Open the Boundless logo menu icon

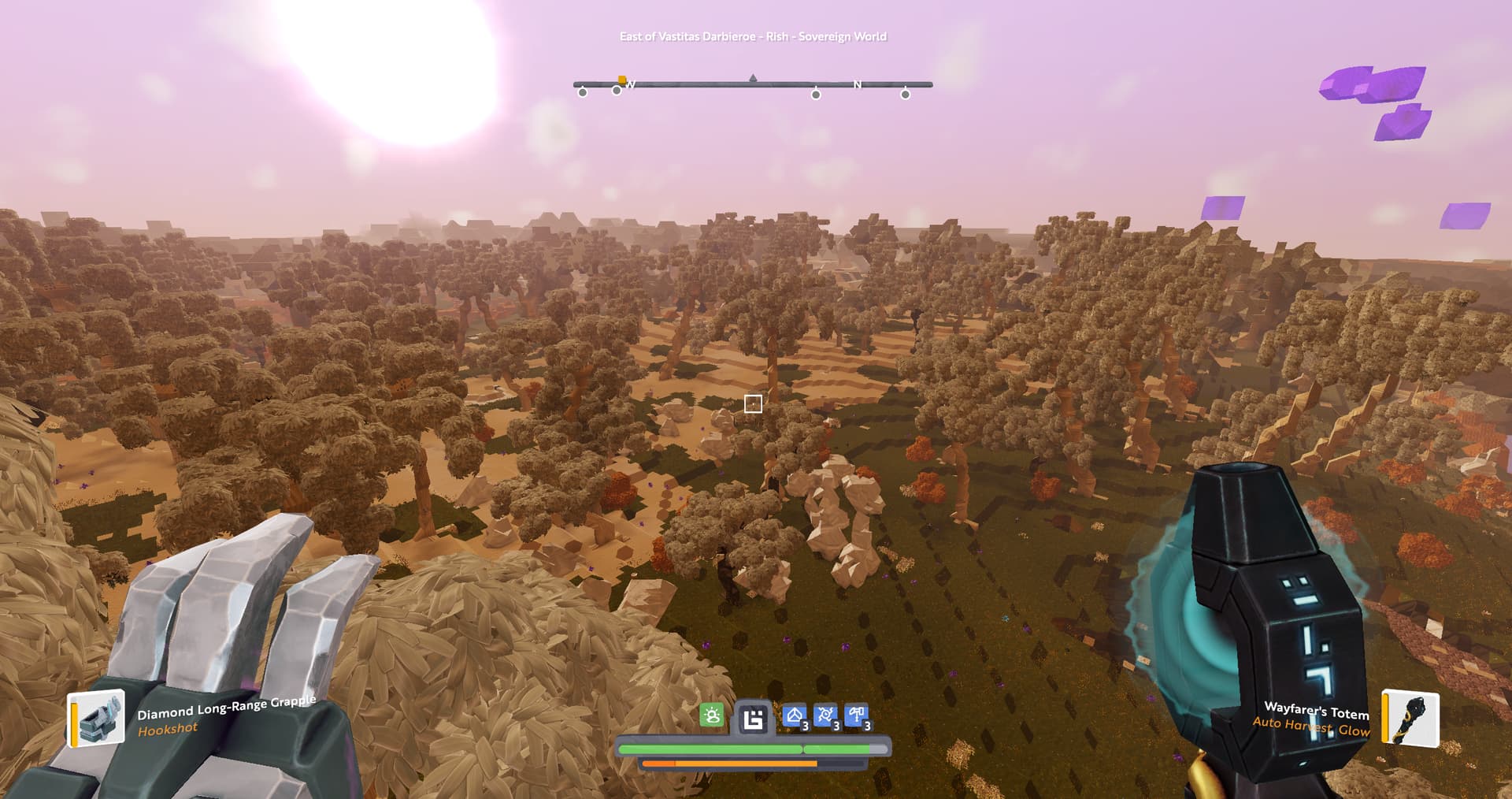[754, 719]
